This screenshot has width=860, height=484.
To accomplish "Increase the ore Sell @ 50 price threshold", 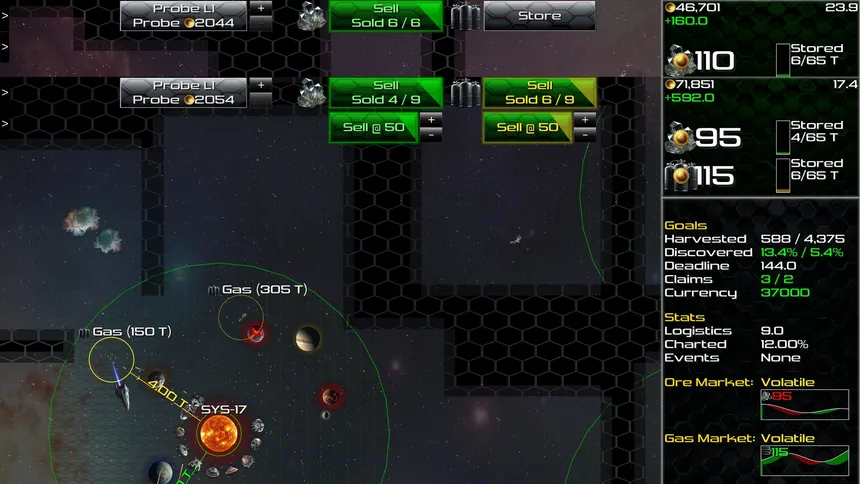I will (430, 119).
